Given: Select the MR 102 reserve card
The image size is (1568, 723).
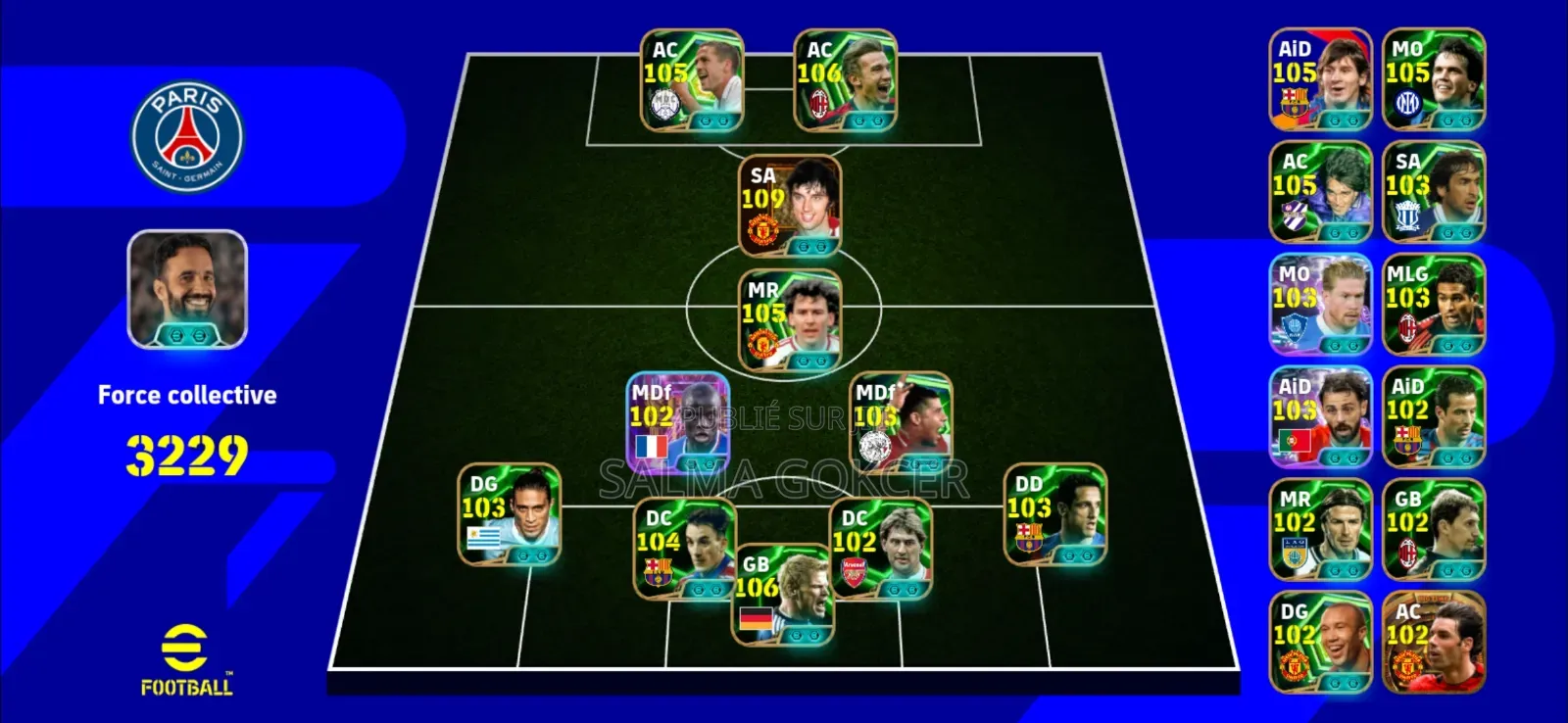Looking at the screenshot, I should pyautogui.click(x=1321, y=530).
